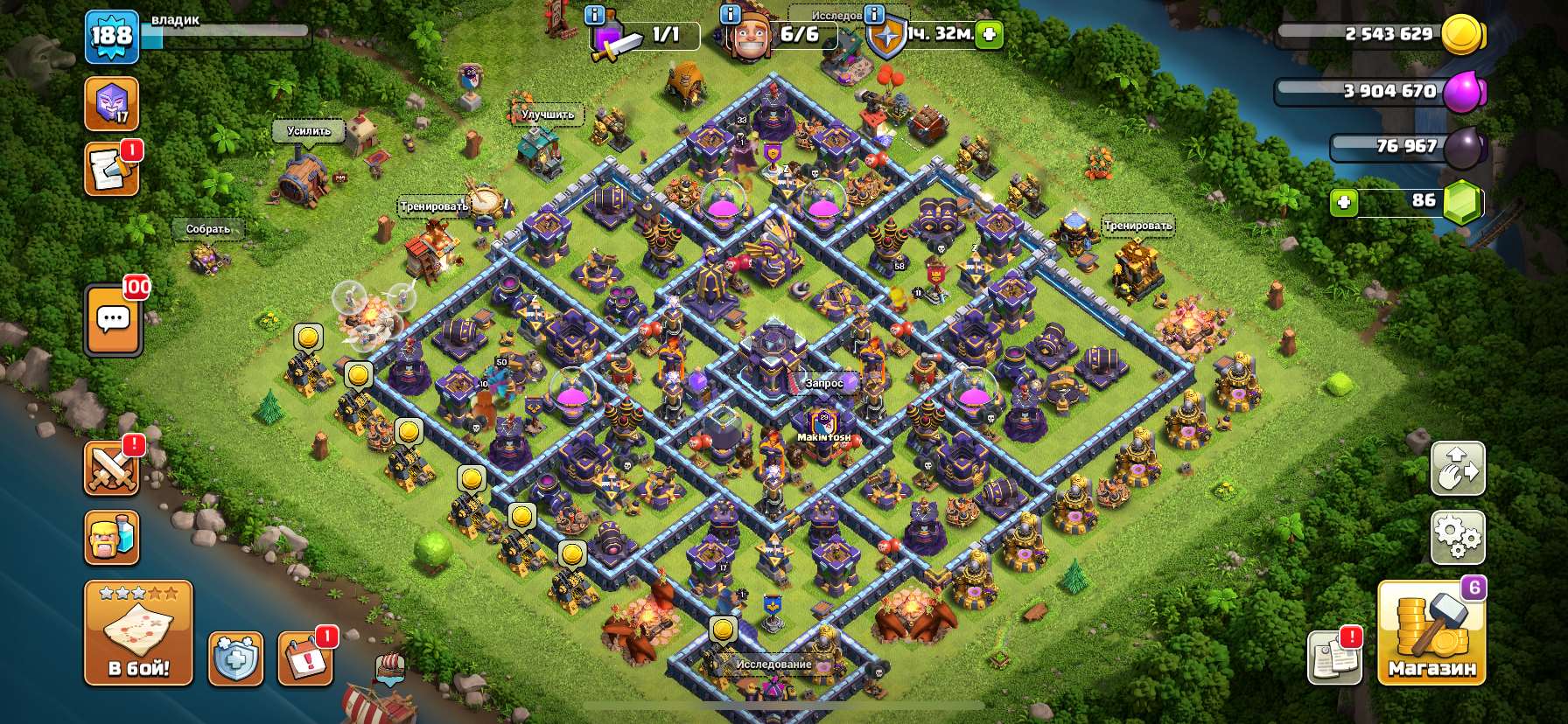Click Улучшить above the upgrading building
1568x724 pixels.
click(547, 115)
